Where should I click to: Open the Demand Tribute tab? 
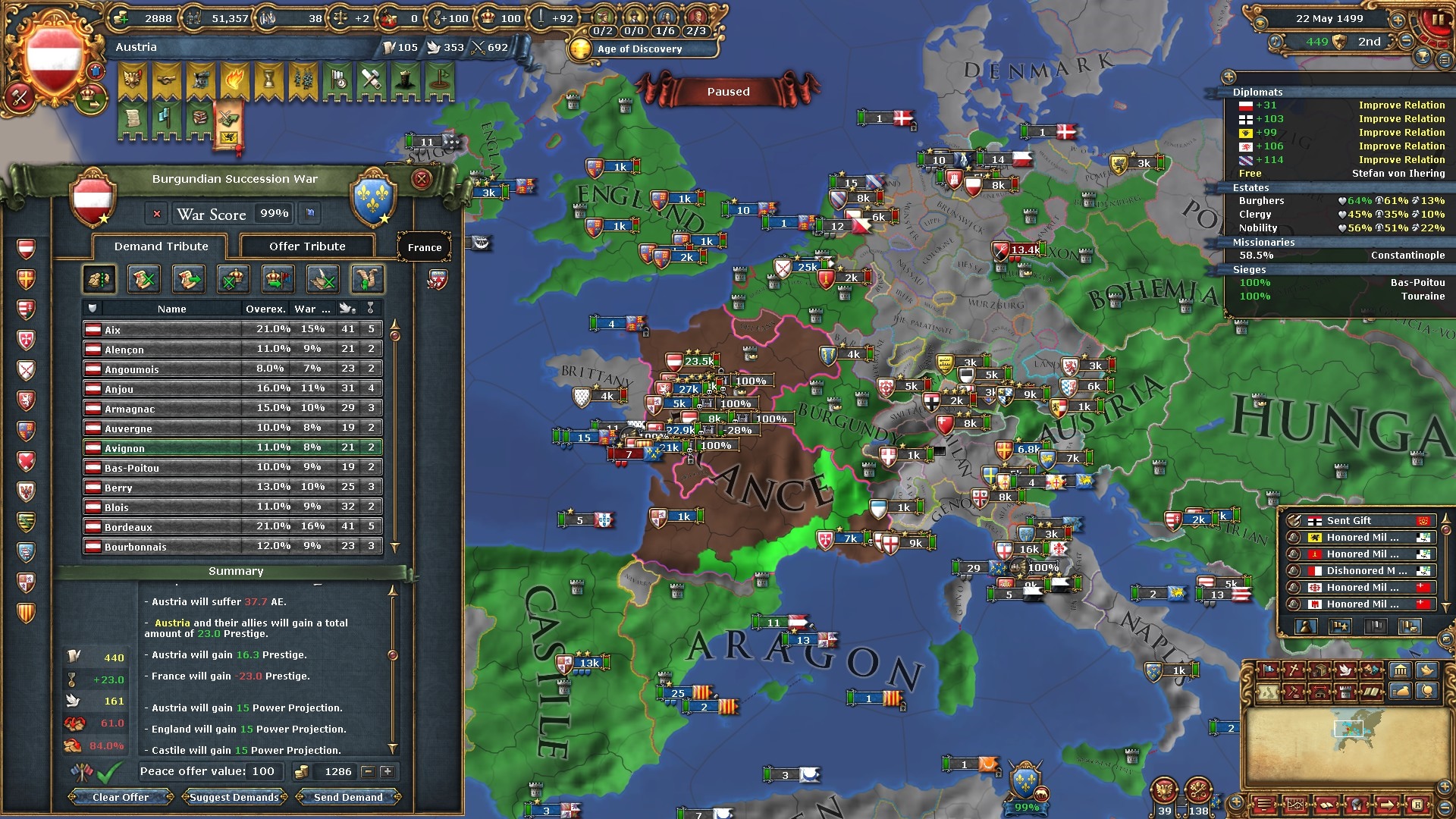coord(161,246)
